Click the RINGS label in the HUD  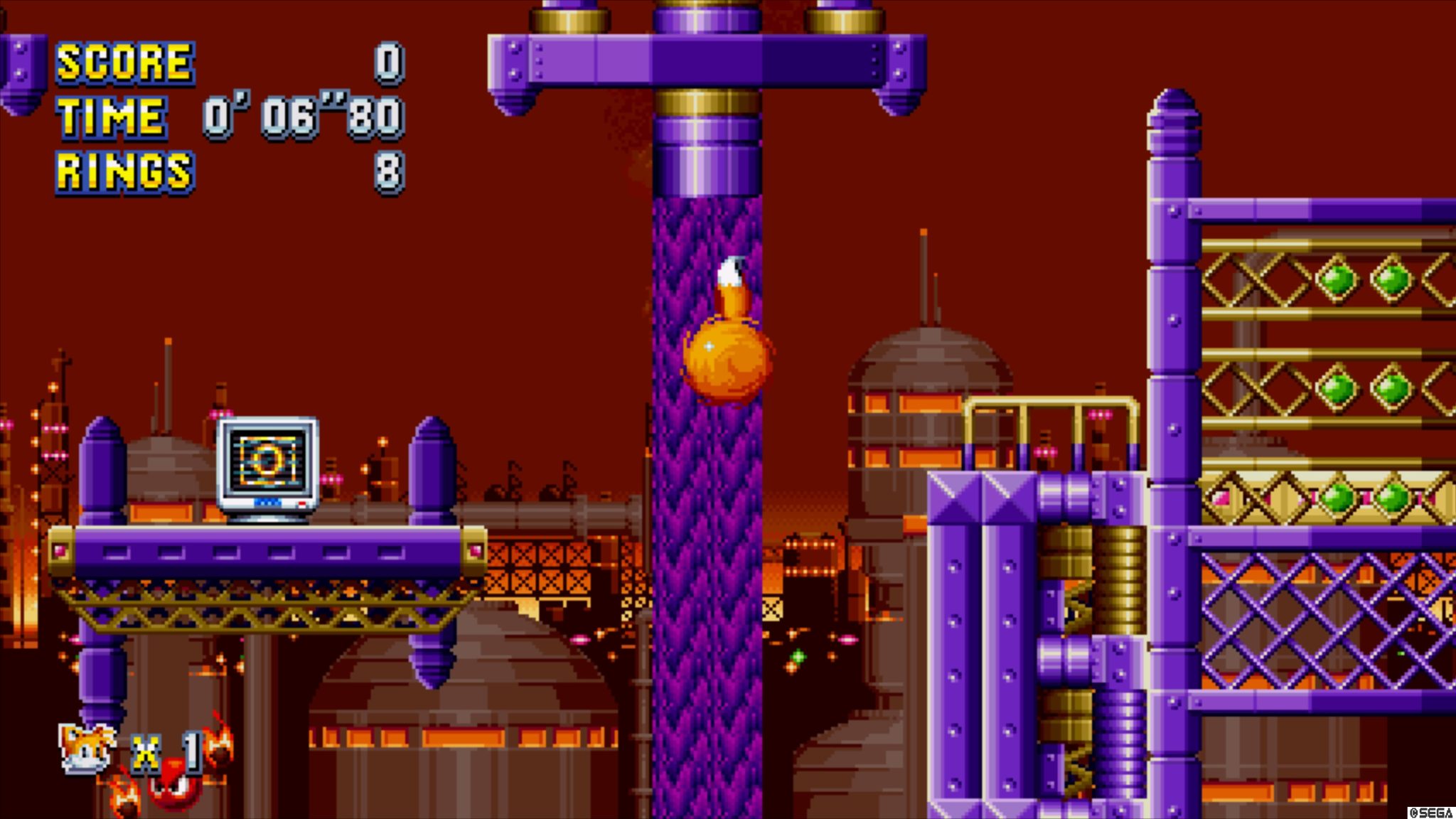point(124,171)
